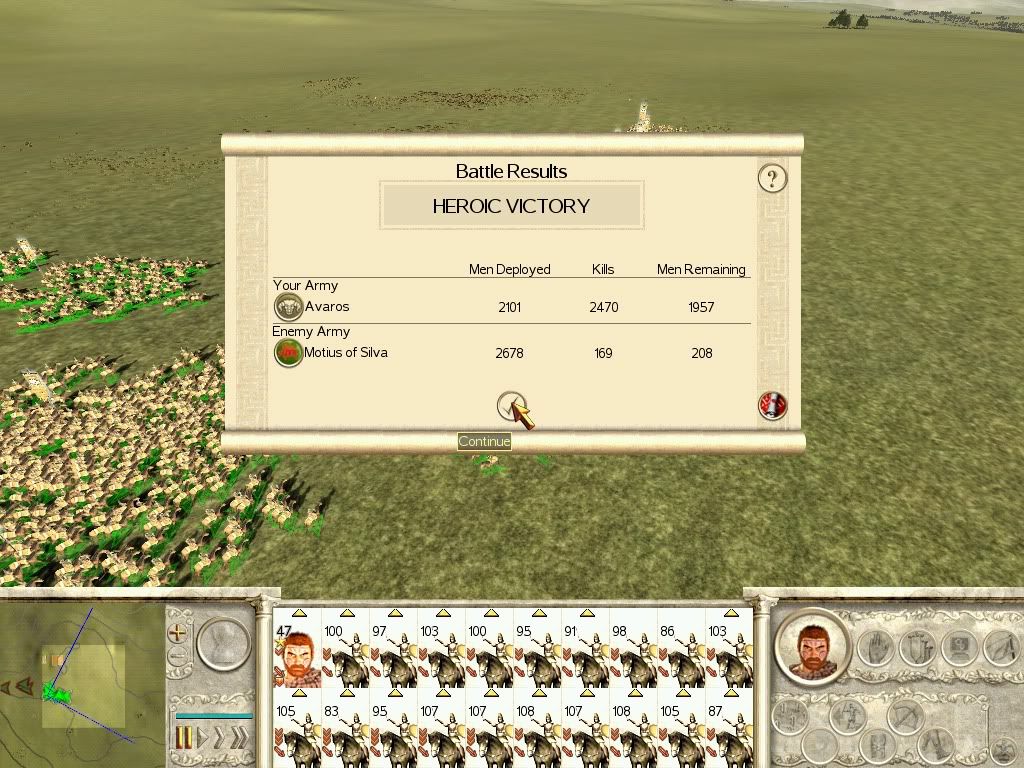Screen dimensions: 1024x768
Task: Click Motius of Silva's red faction emblem
Action: pyautogui.click(x=288, y=353)
